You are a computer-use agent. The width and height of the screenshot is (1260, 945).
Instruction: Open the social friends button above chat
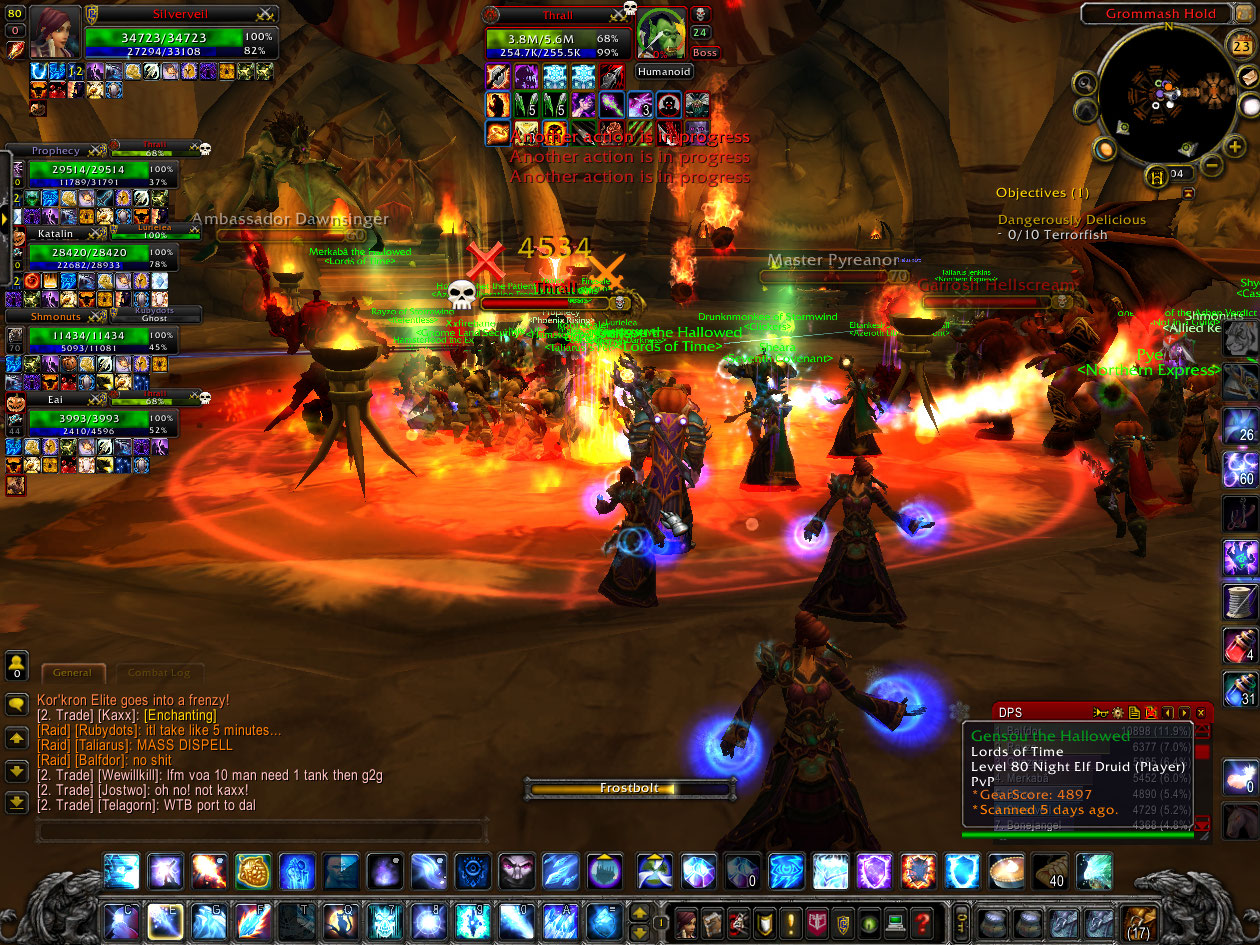click(16, 665)
